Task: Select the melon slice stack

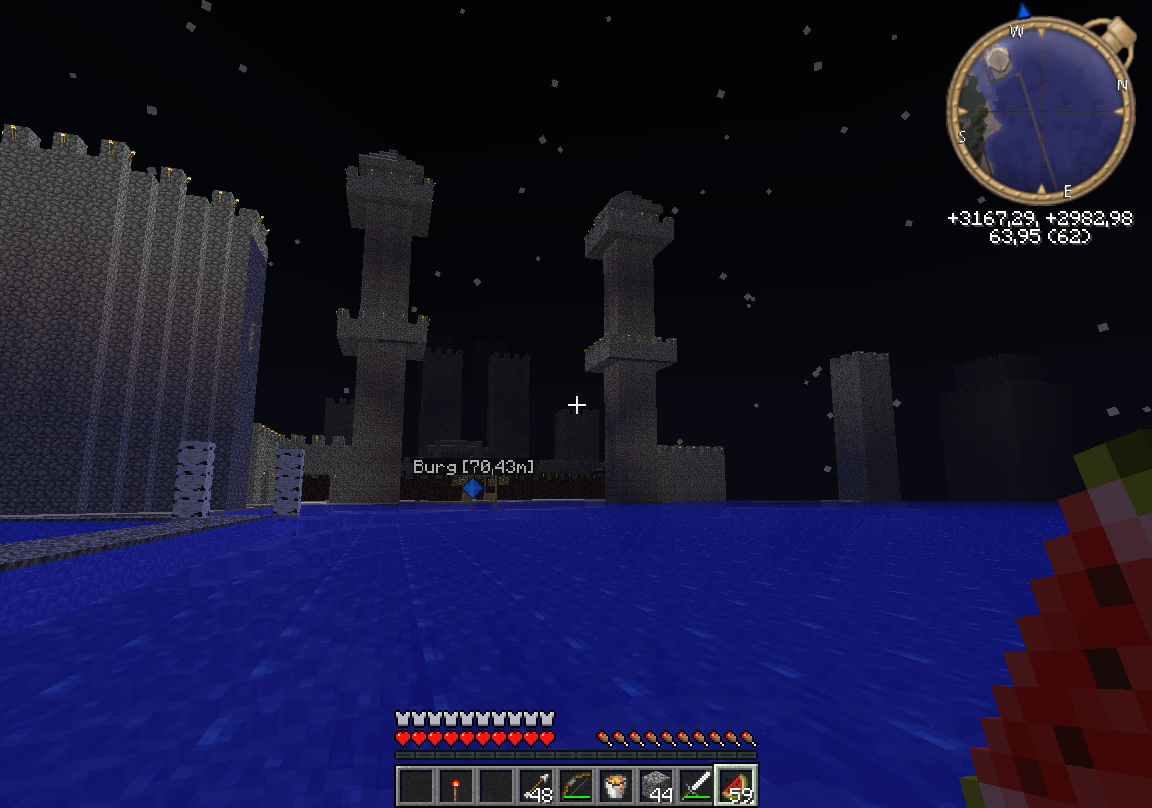Action: [x=736, y=785]
